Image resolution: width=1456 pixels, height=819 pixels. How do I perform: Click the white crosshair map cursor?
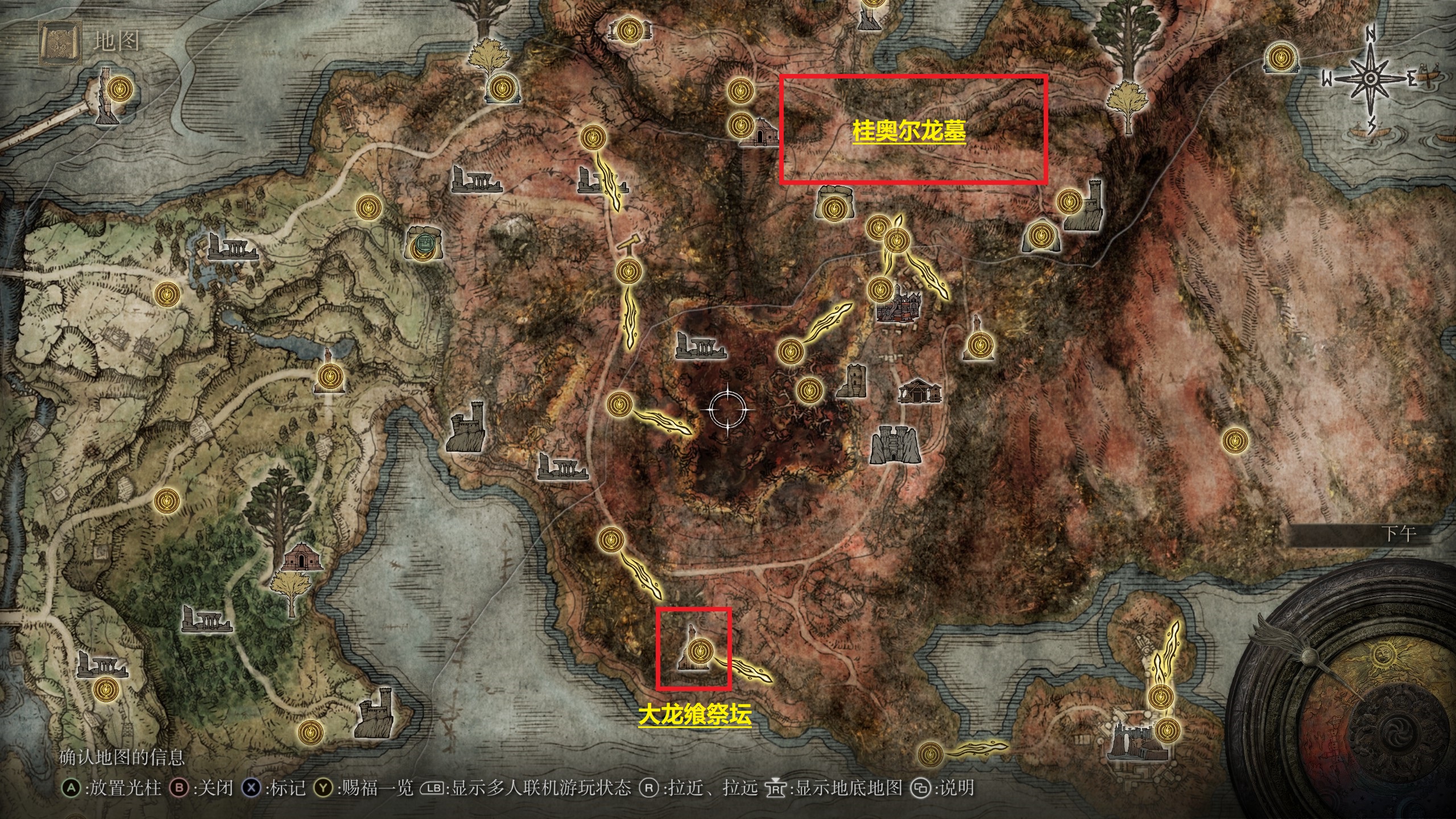coord(727,409)
